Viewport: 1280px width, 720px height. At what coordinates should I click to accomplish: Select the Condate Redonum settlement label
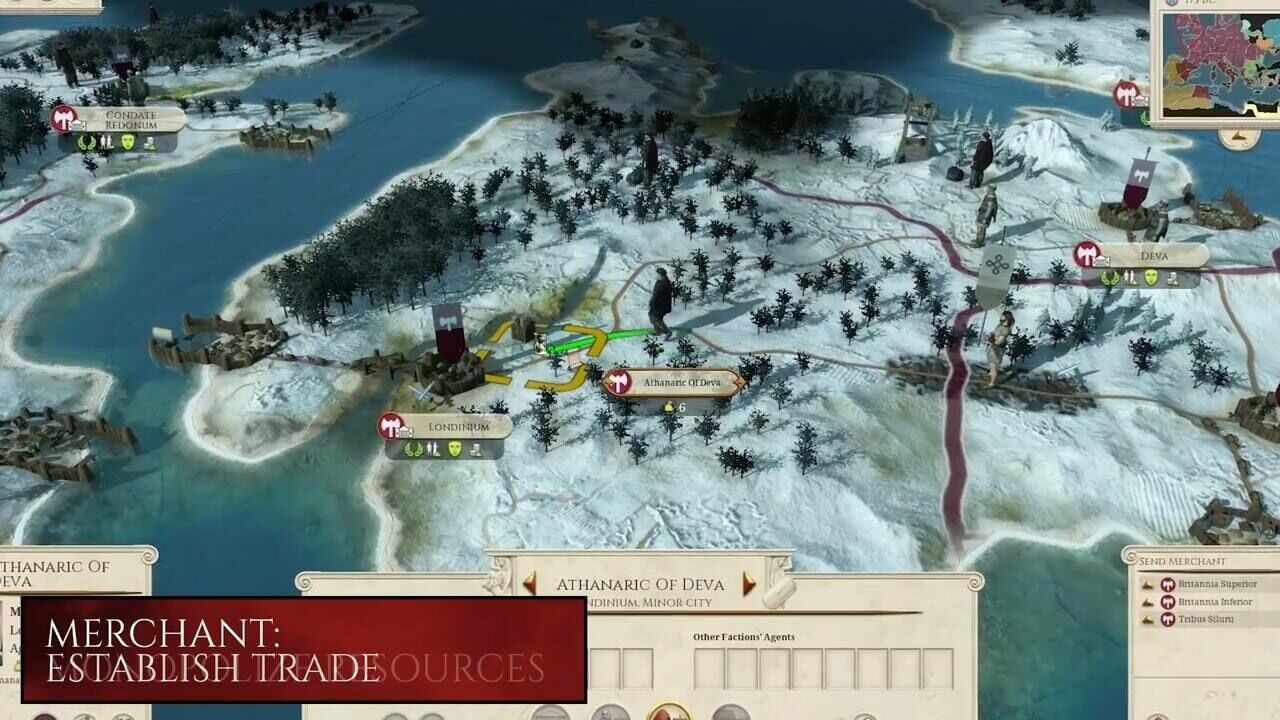130,119
